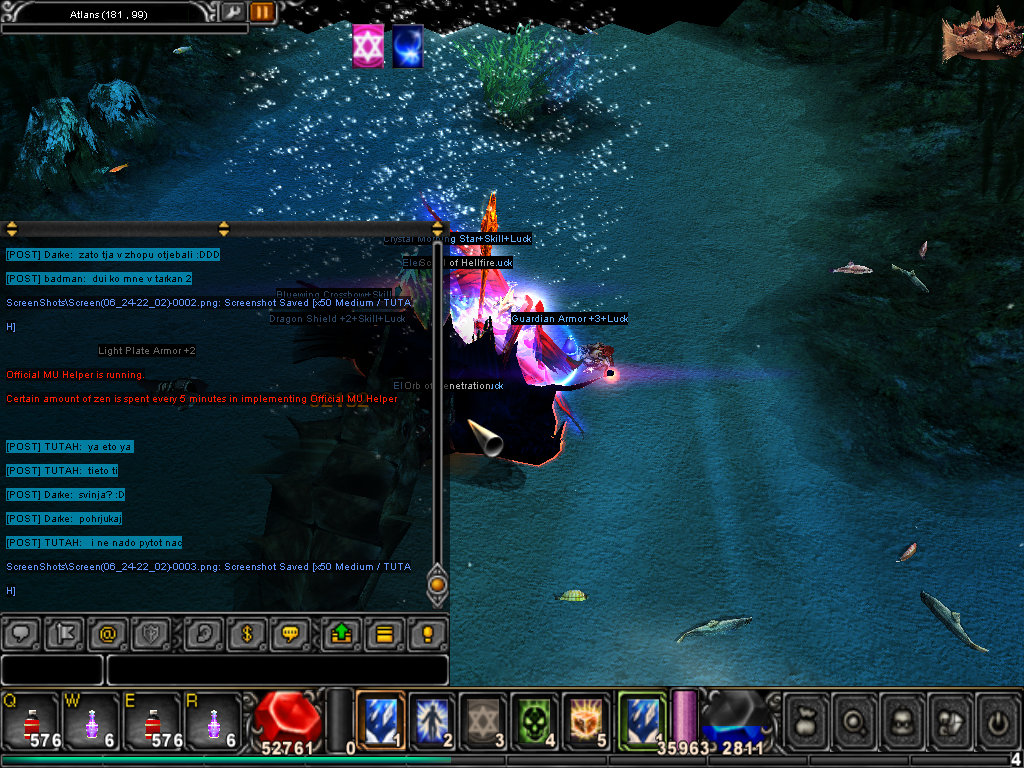Open MU Helper settings with the wrench button
The height and width of the screenshot is (768, 1024).
click(x=233, y=12)
